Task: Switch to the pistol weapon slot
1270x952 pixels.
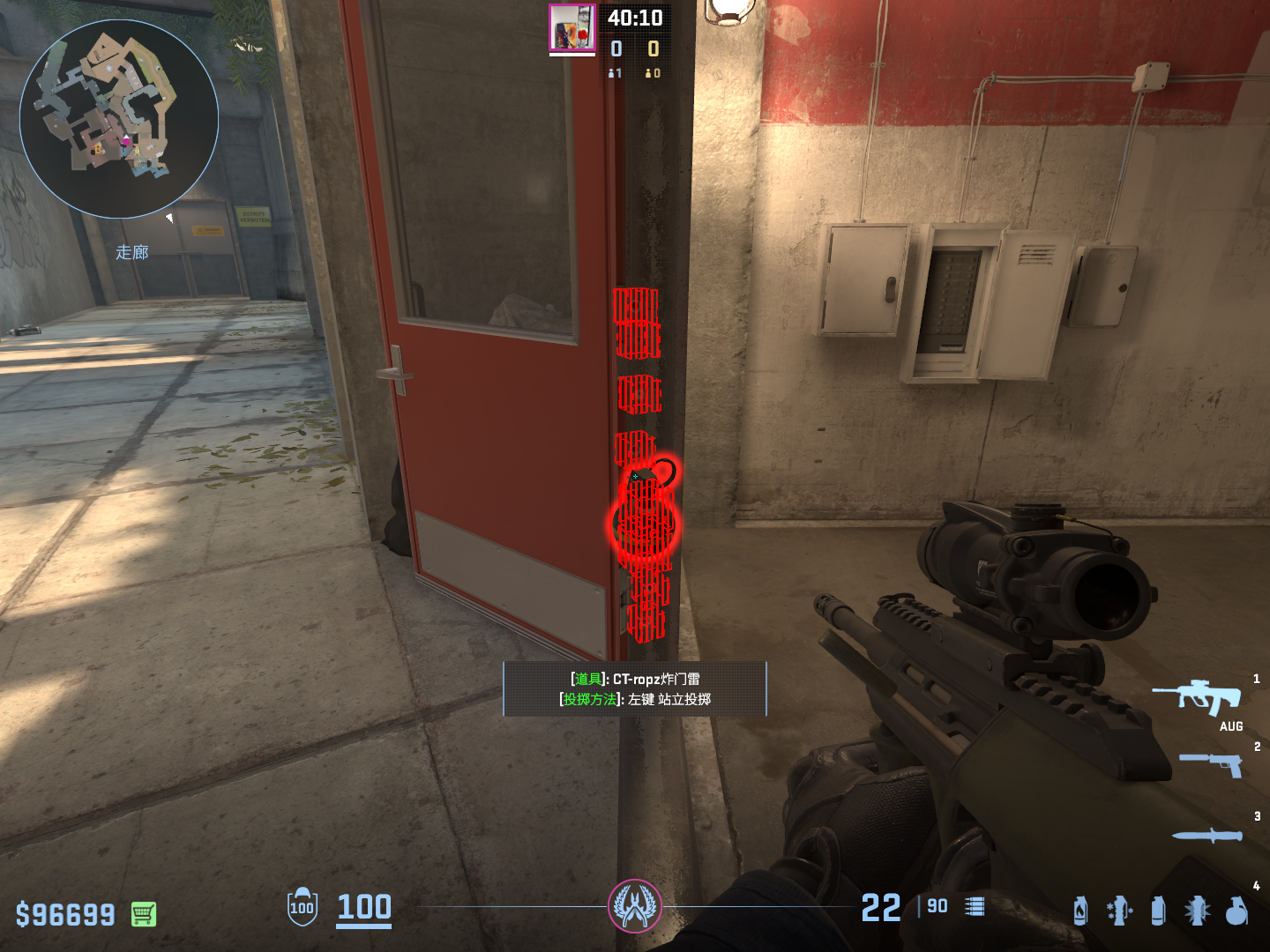Action: (1211, 763)
